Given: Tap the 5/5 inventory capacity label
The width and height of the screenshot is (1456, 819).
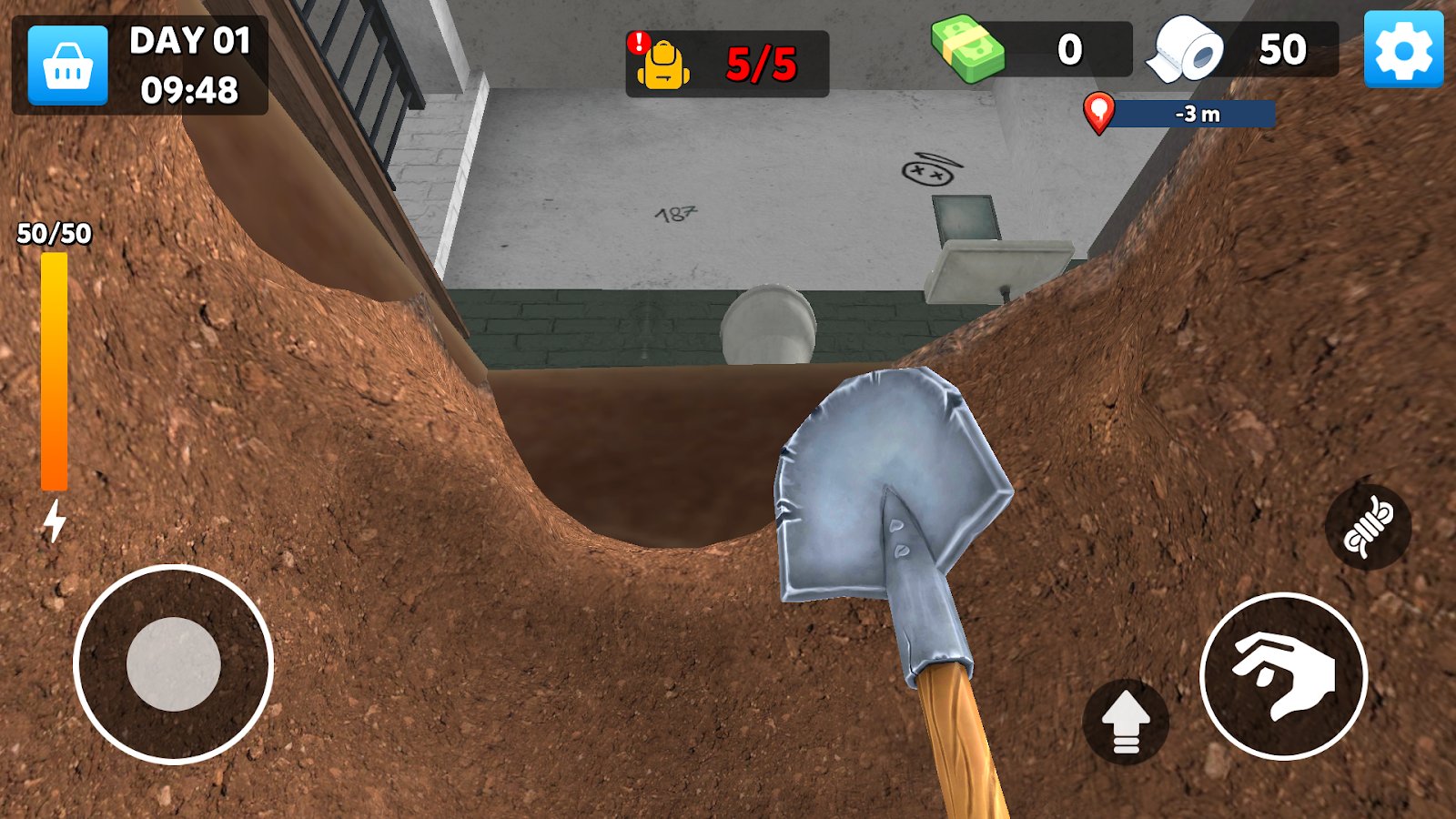Looking at the screenshot, I should (x=761, y=61).
